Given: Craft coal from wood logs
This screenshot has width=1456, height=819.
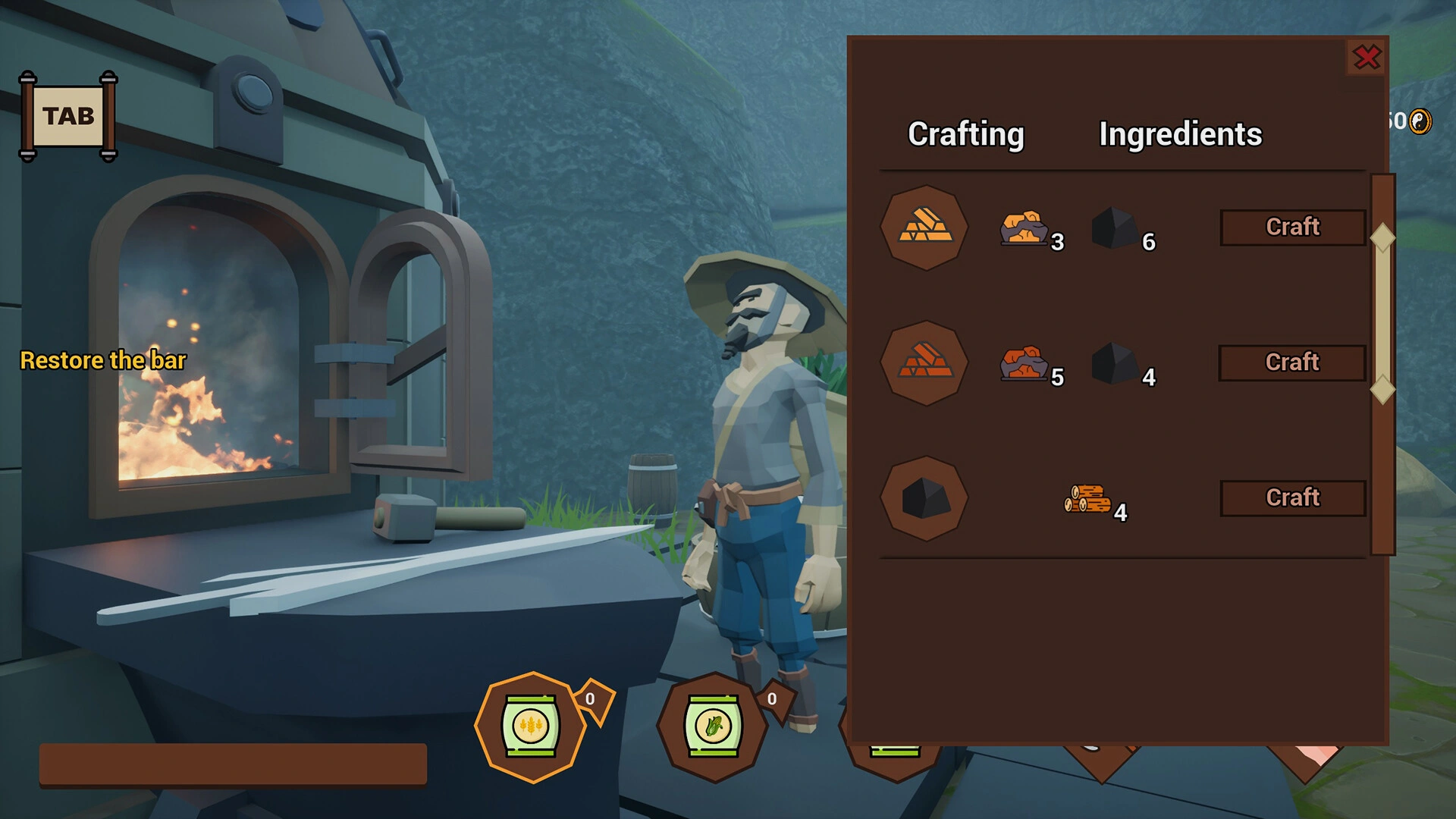Looking at the screenshot, I should point(1292,497).
